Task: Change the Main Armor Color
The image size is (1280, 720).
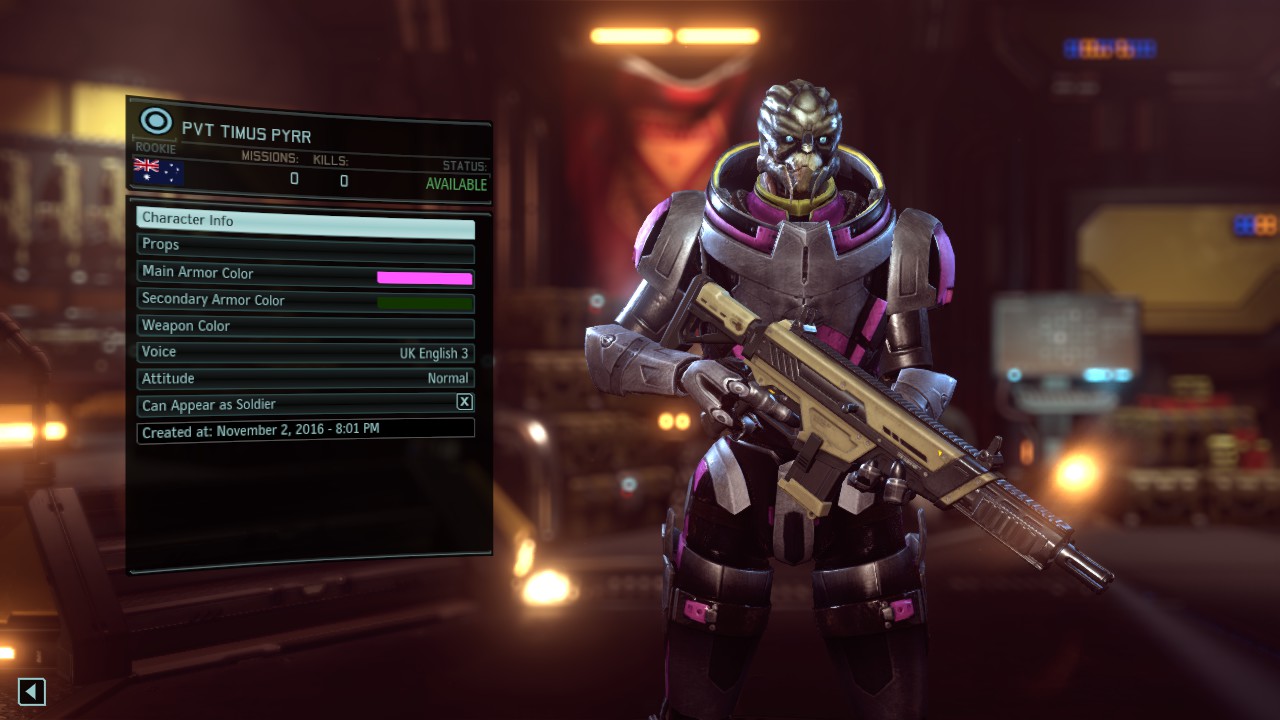Action: [305, 274]
